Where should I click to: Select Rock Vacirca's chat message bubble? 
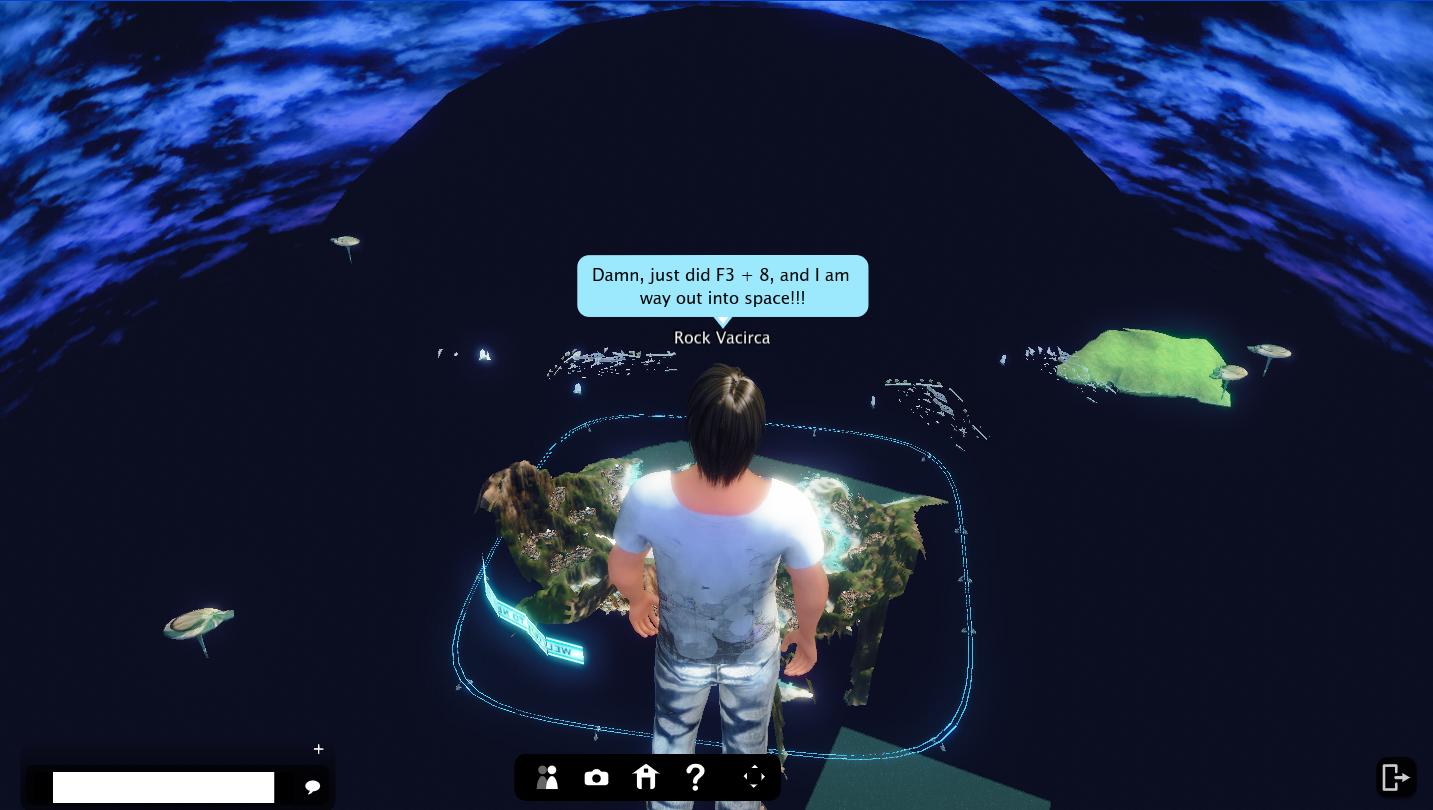[x=722, y=286]
